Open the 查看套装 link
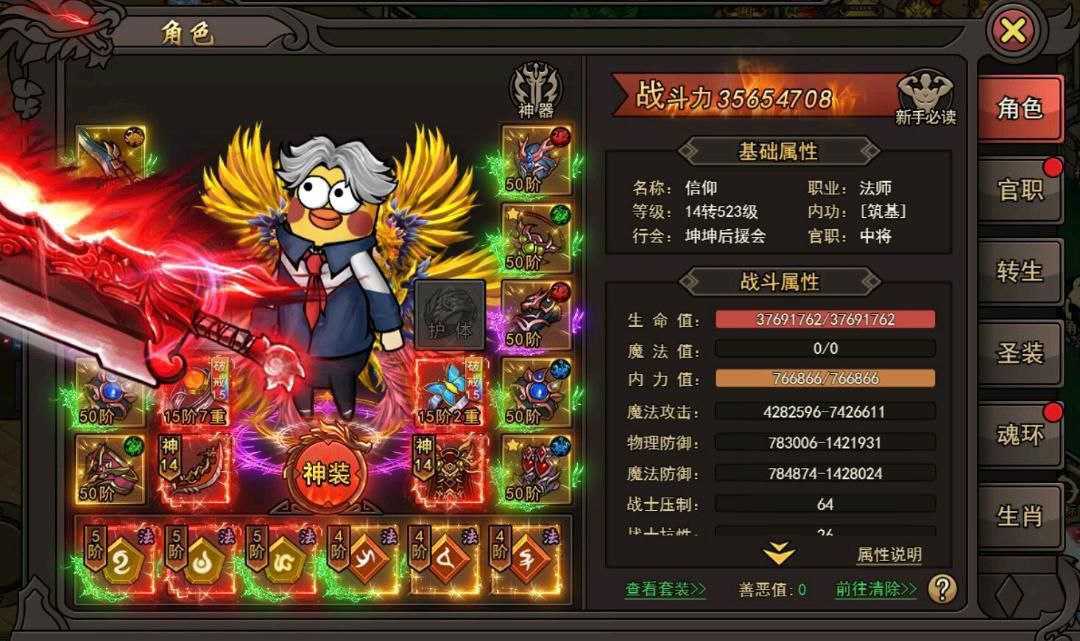Screen dimensions: 1080x641 coord(665,589)
